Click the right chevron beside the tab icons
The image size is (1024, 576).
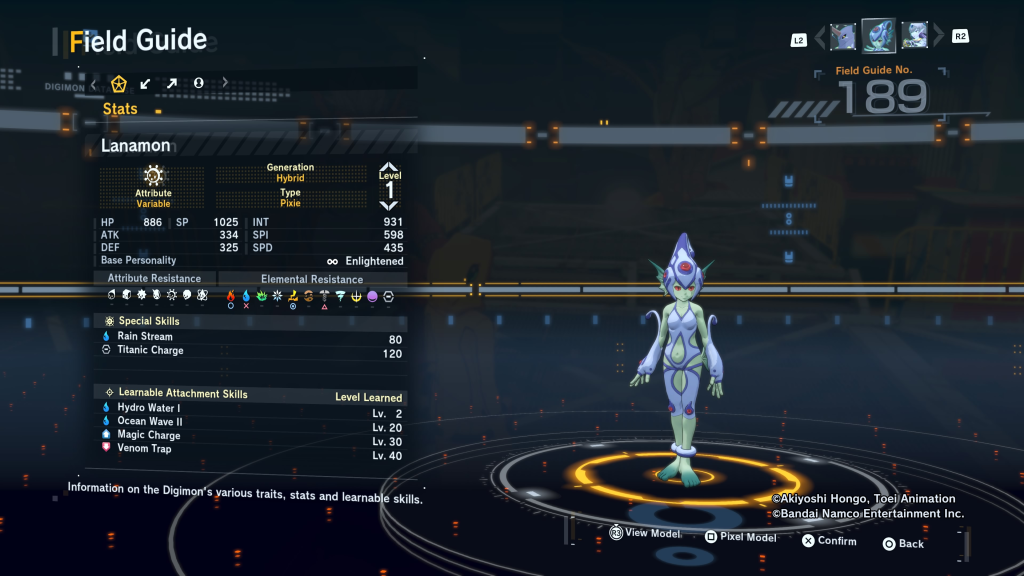point(225,83)
